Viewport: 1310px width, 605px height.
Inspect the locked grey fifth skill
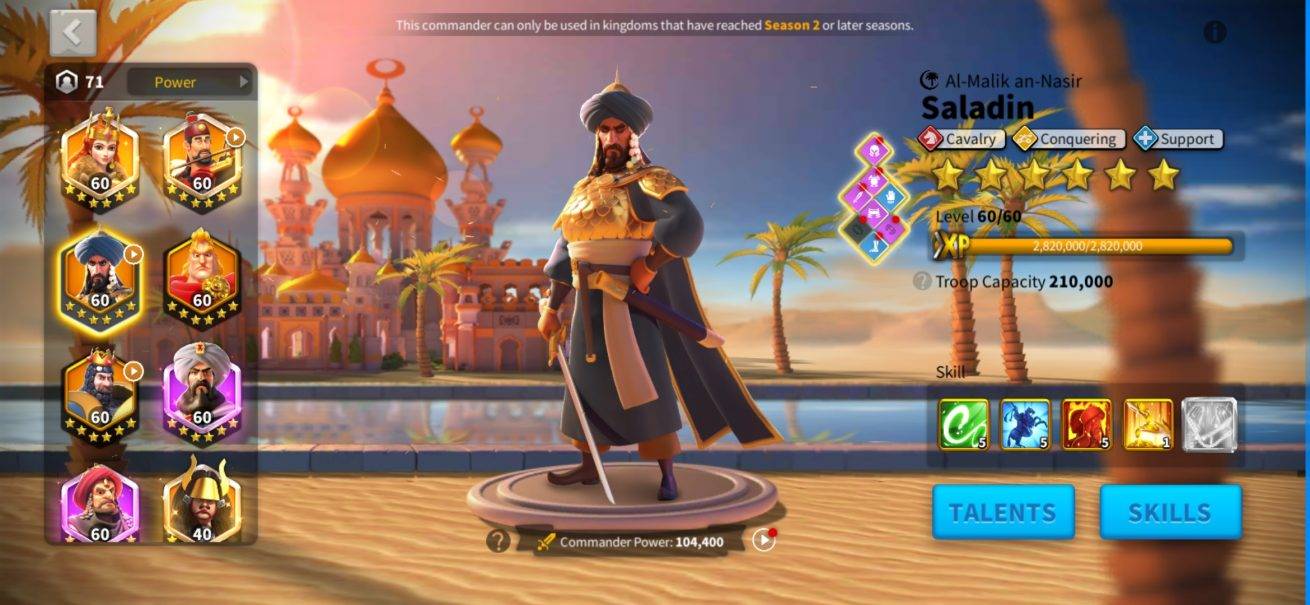pyautogui.click(x=1210, y=424)
